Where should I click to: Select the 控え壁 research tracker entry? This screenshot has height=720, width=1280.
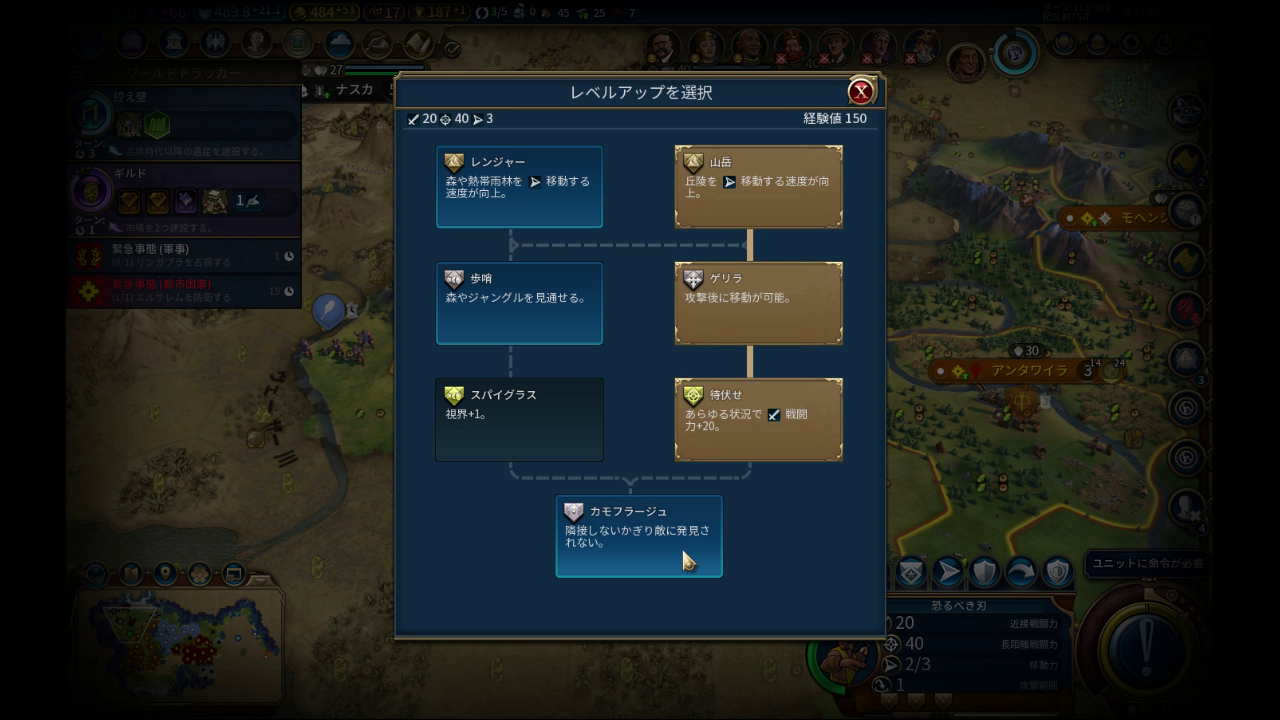click(185, 122)
